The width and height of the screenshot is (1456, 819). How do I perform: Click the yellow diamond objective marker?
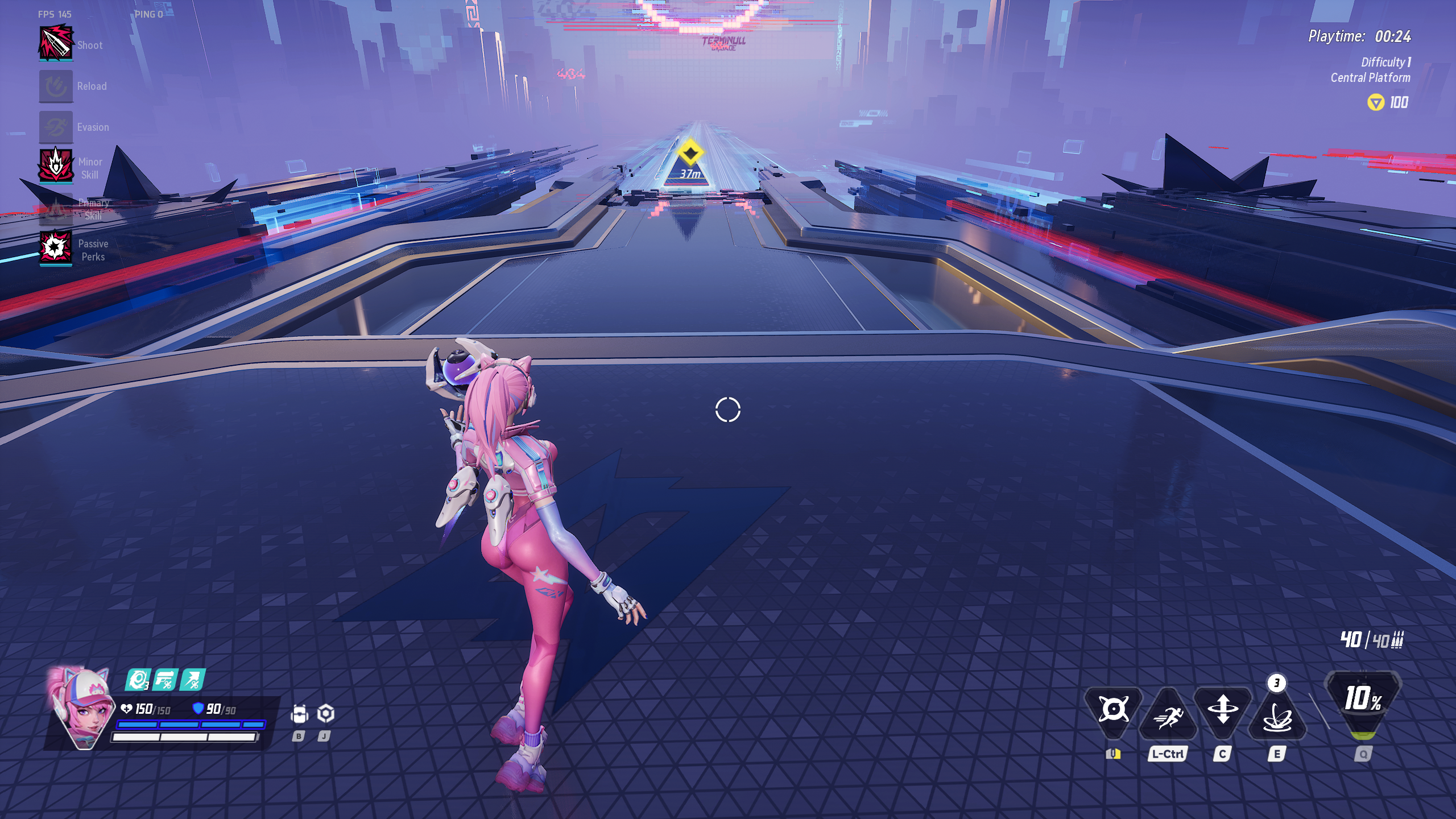tap(690, 153)
